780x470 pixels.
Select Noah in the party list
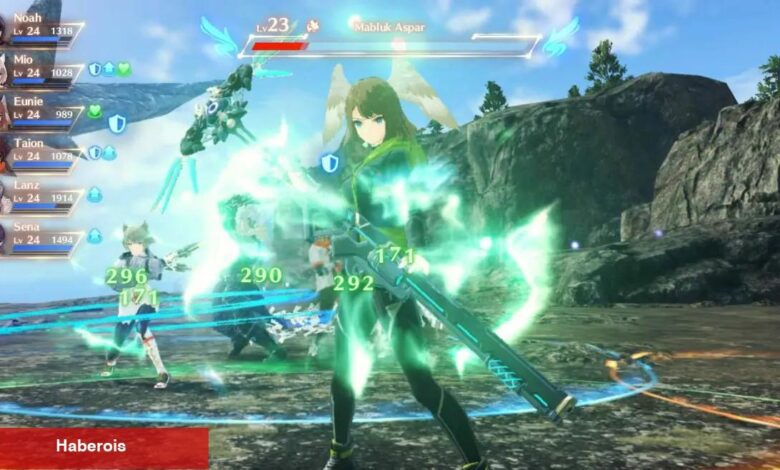(40, 25)
